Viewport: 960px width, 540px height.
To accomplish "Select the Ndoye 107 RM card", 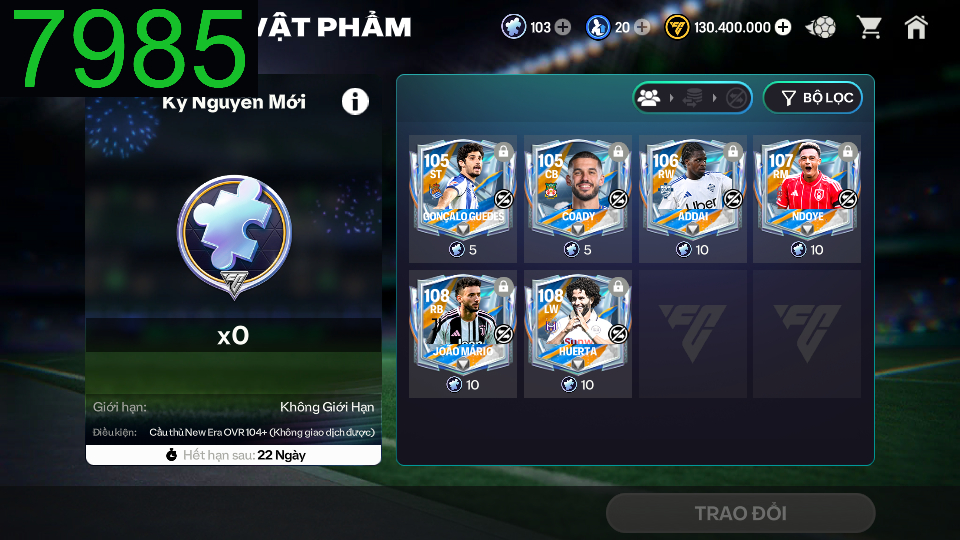I will (x=807, y=188).
